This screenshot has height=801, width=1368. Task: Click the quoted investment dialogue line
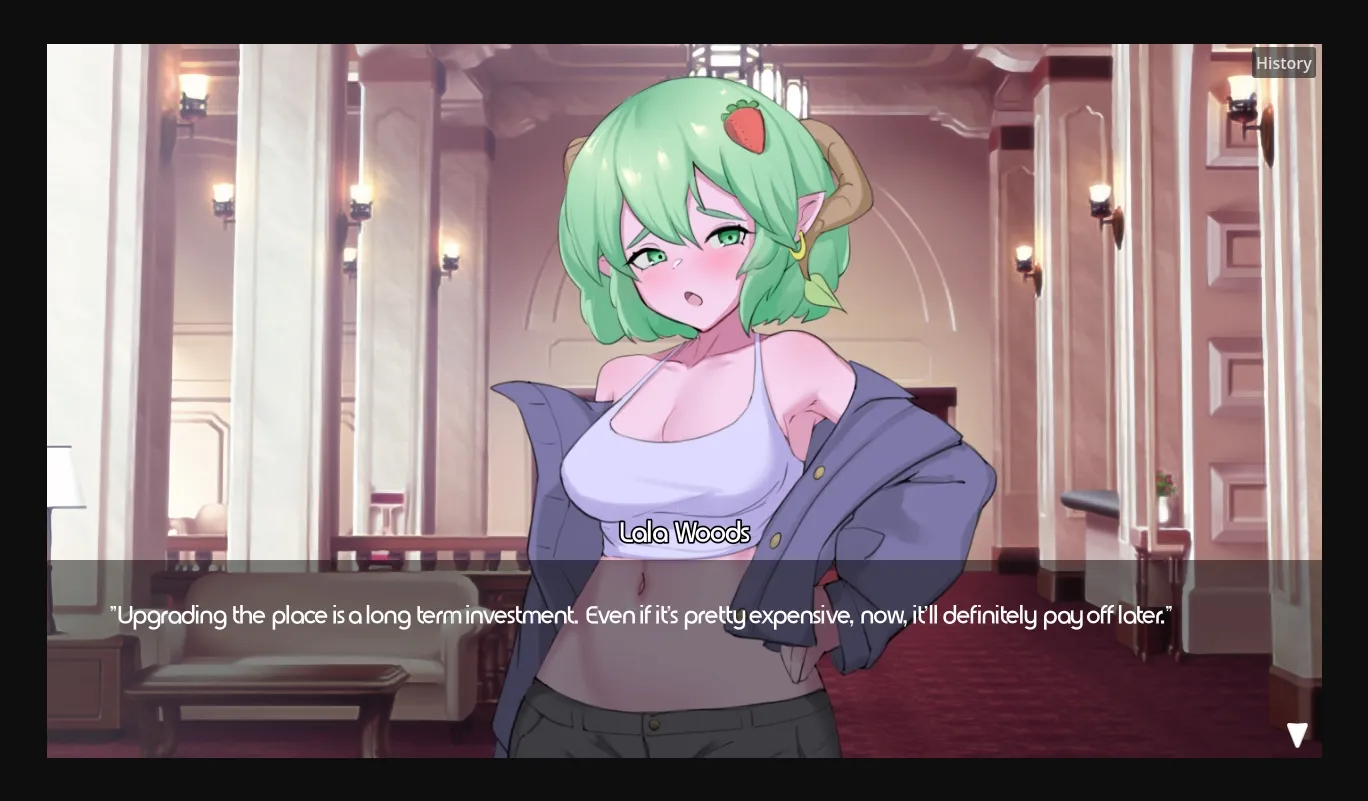(x=642, y=616)
